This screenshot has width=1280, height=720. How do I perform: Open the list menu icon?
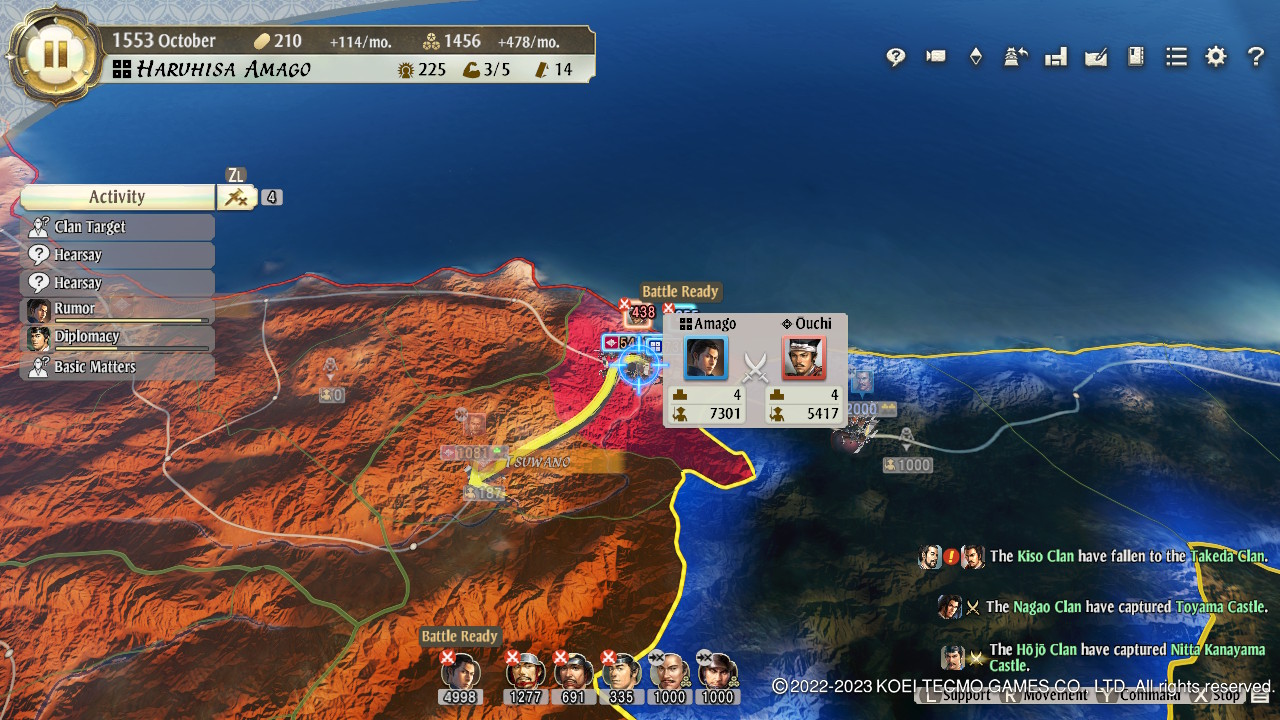tap(1176, 57)
